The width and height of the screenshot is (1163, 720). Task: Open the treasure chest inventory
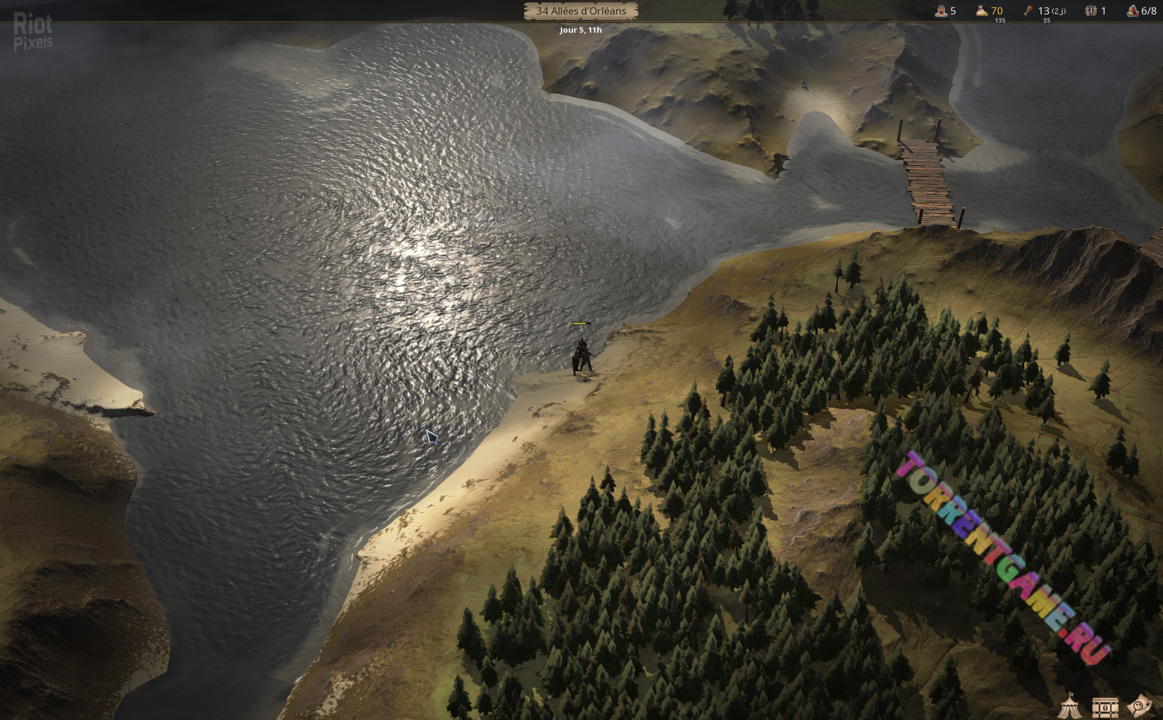point(1105,705)
